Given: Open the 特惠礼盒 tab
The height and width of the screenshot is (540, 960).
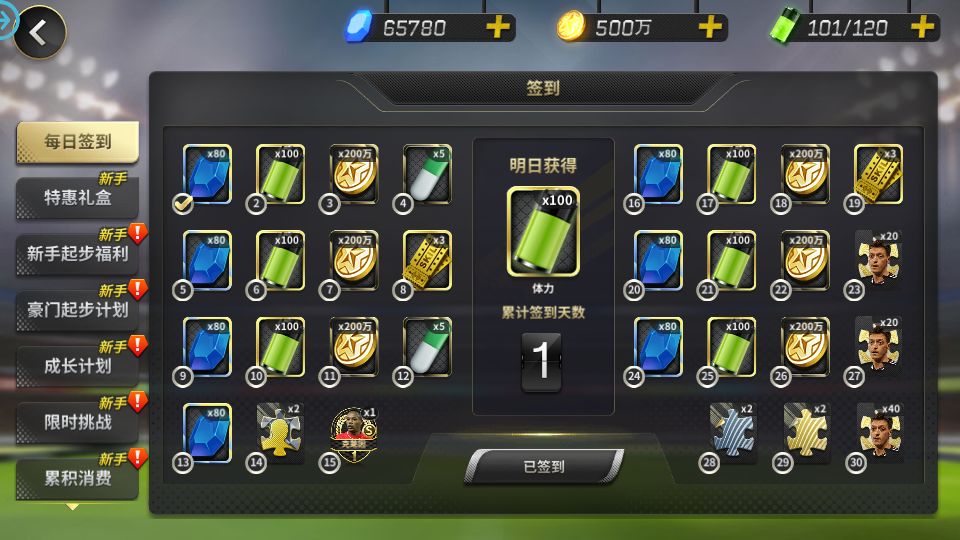Looking at the screenshot, I should pyautogui.click(x=77, y=197).
